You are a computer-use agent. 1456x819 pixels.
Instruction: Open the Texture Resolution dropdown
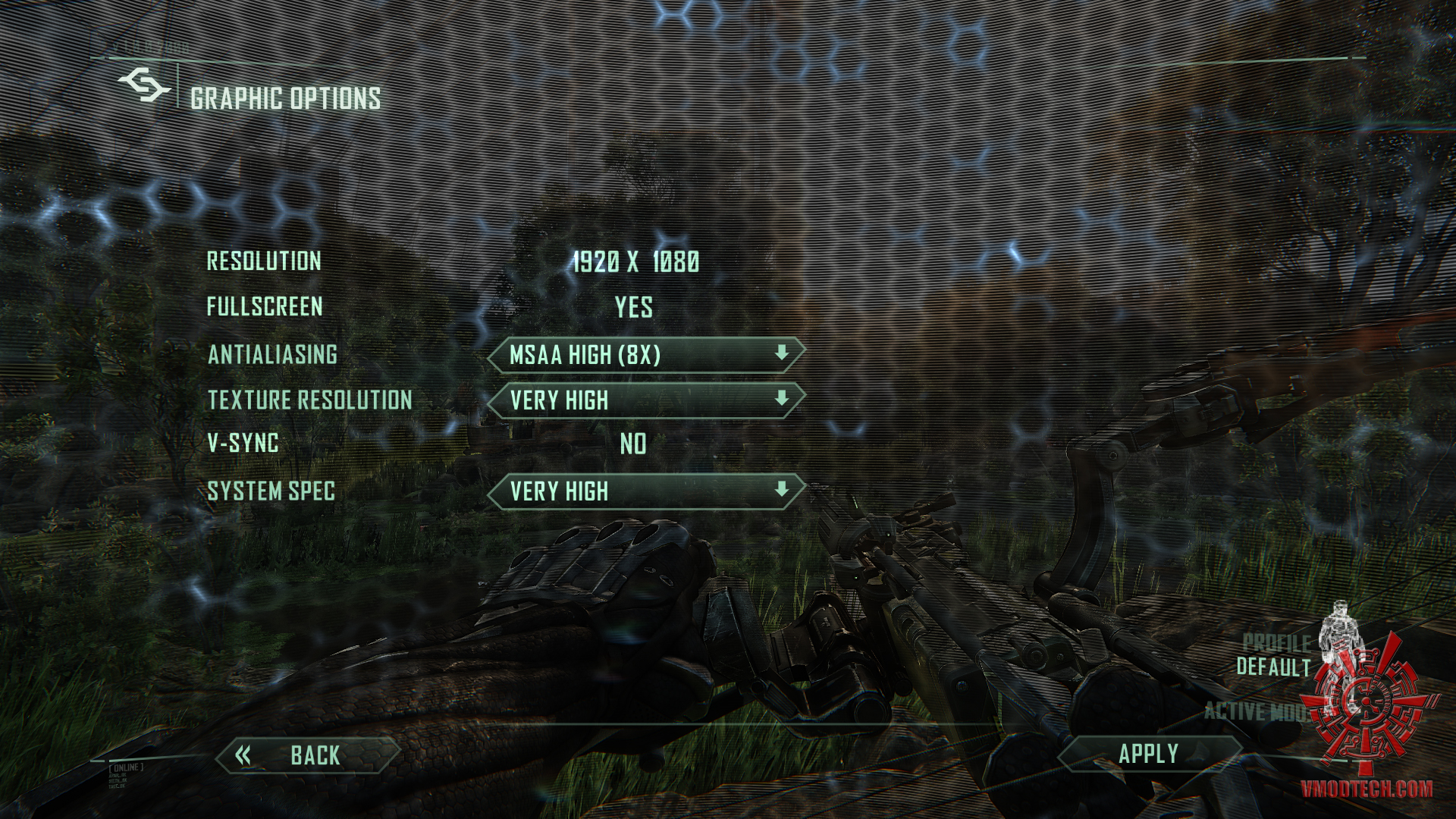645,400
